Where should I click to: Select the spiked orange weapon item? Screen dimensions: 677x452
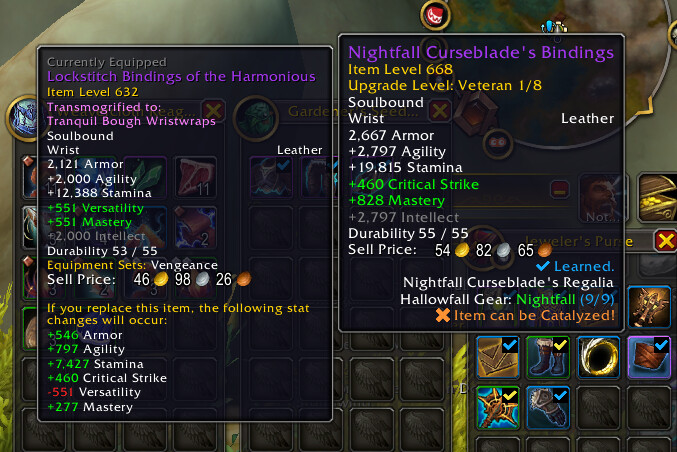[x=497, y=406]
